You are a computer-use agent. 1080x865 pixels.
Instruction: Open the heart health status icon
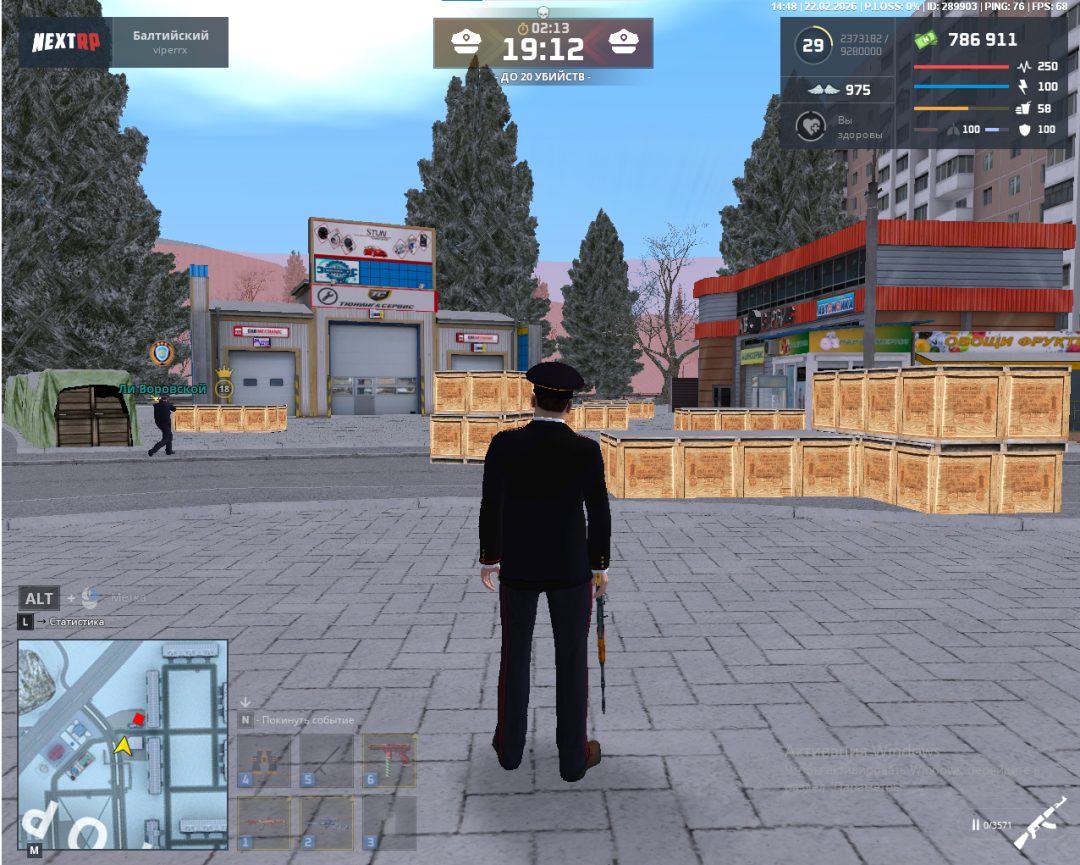click(809, 126)
